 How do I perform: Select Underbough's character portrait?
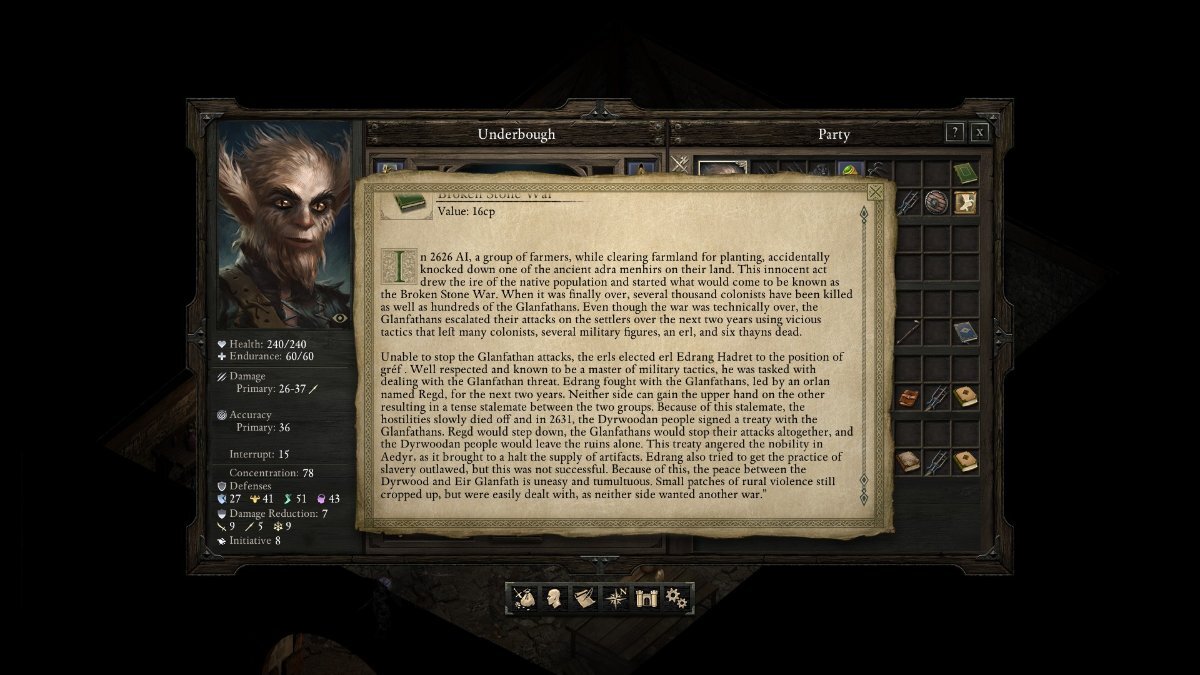[x=284, y=225]
